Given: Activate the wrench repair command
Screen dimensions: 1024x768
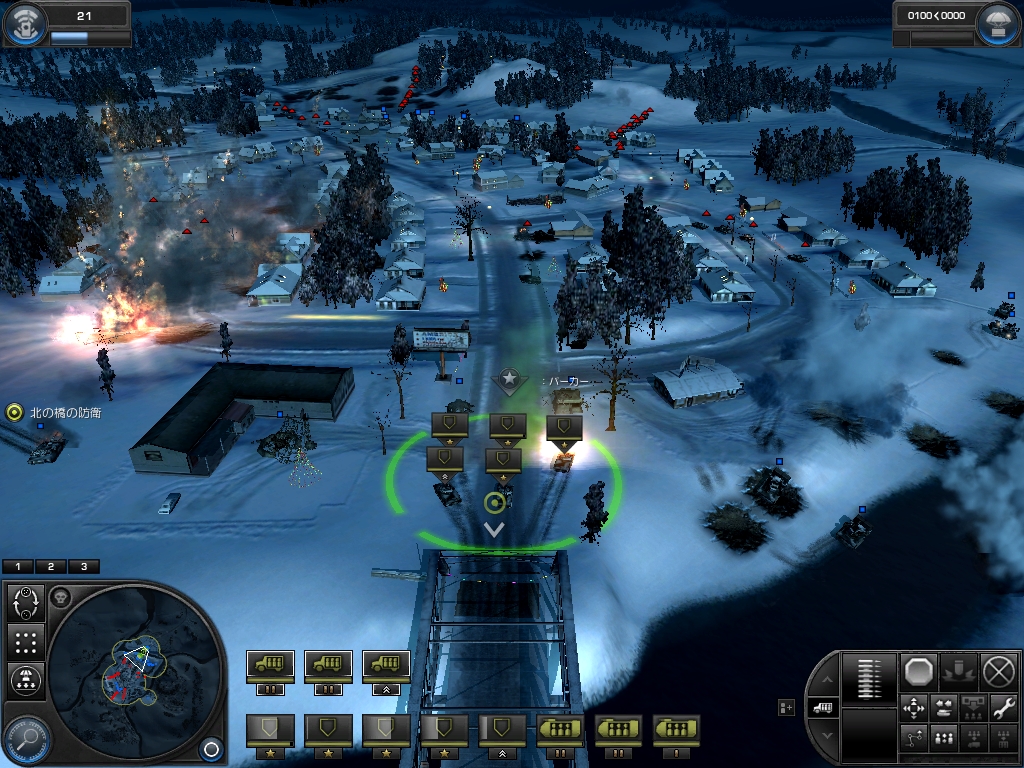Looking at the screenshot, I should click(1003, 707).
